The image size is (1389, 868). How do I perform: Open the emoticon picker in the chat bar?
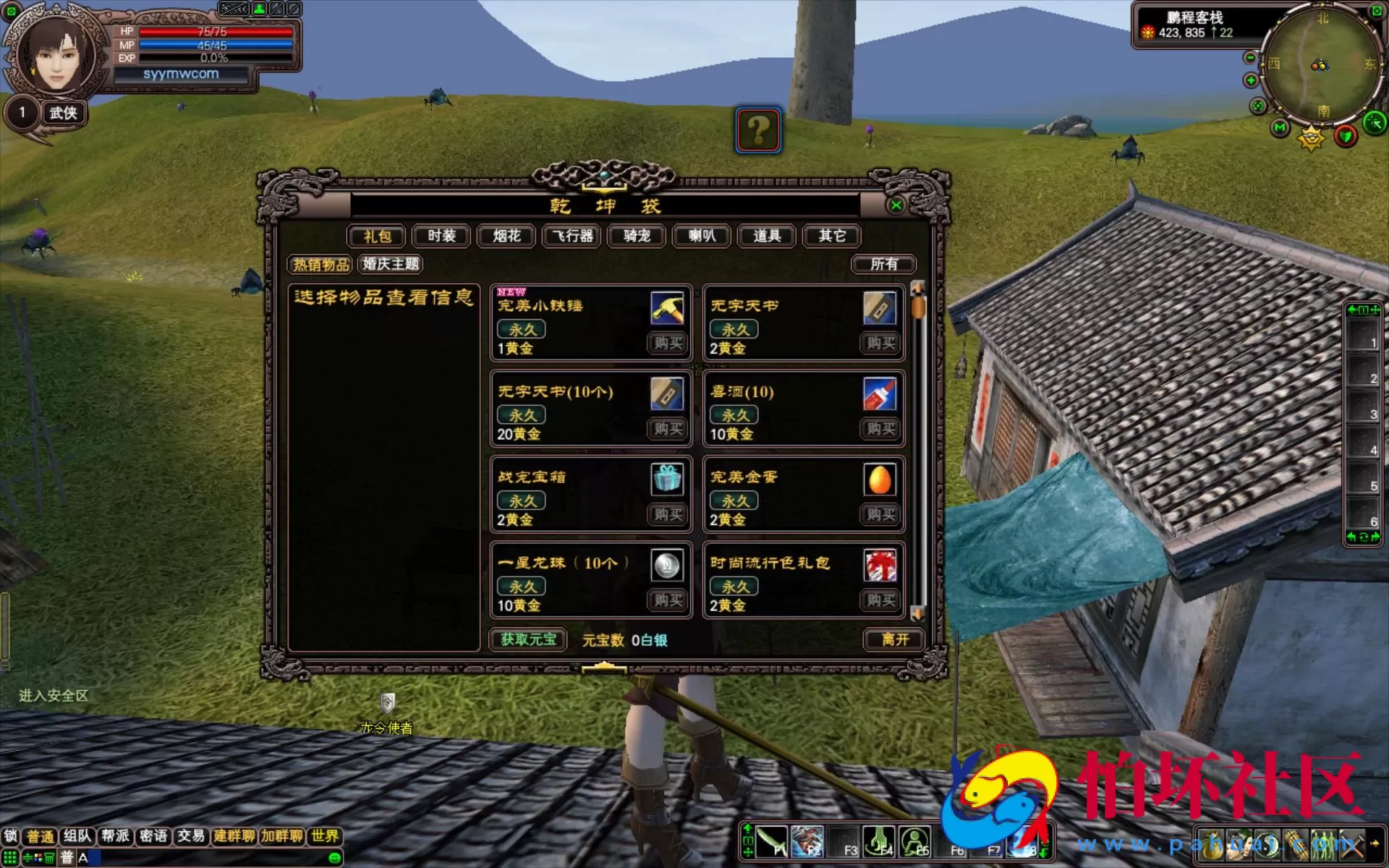334,858
